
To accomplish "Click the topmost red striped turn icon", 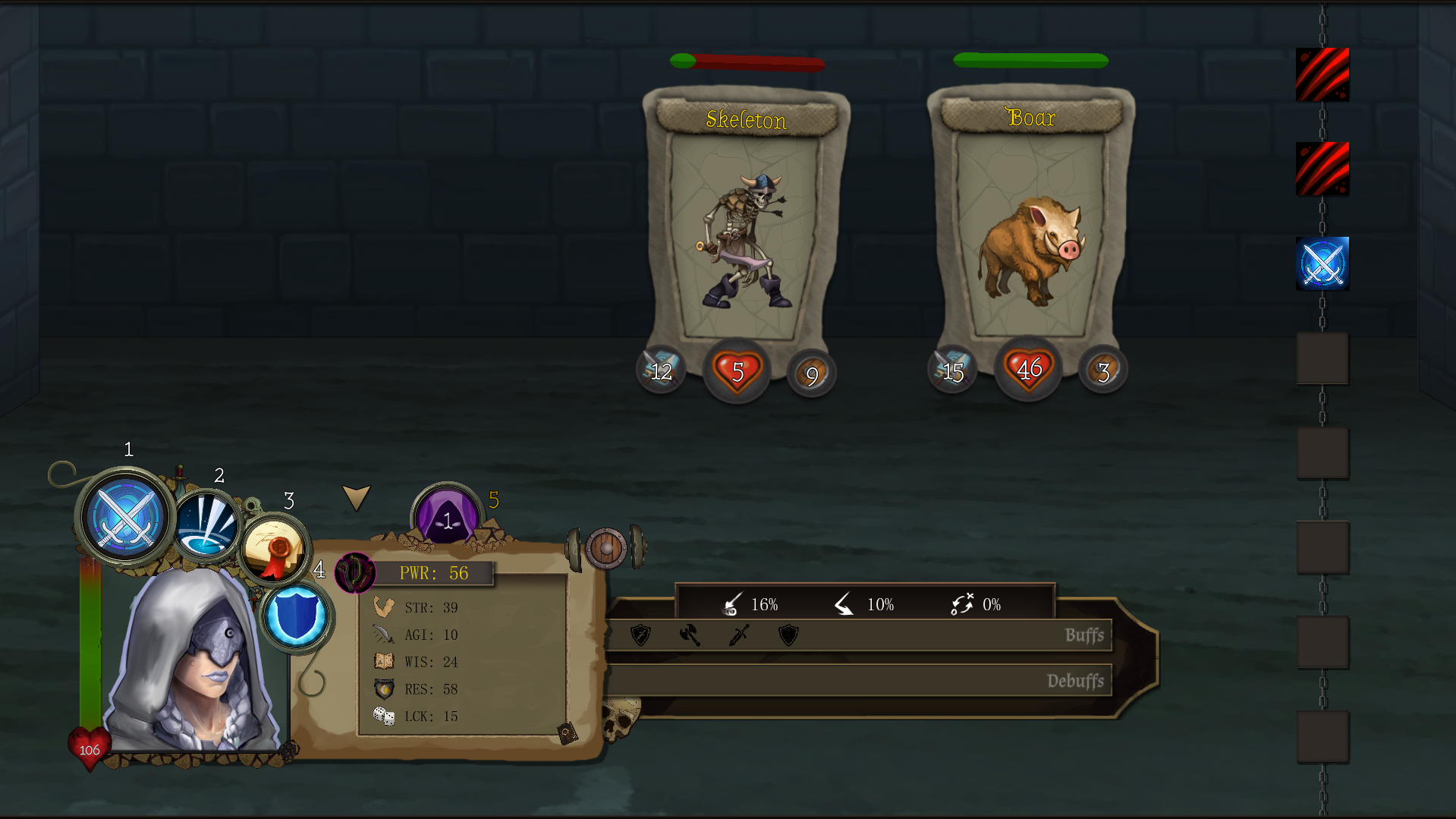I will 1322,73.
